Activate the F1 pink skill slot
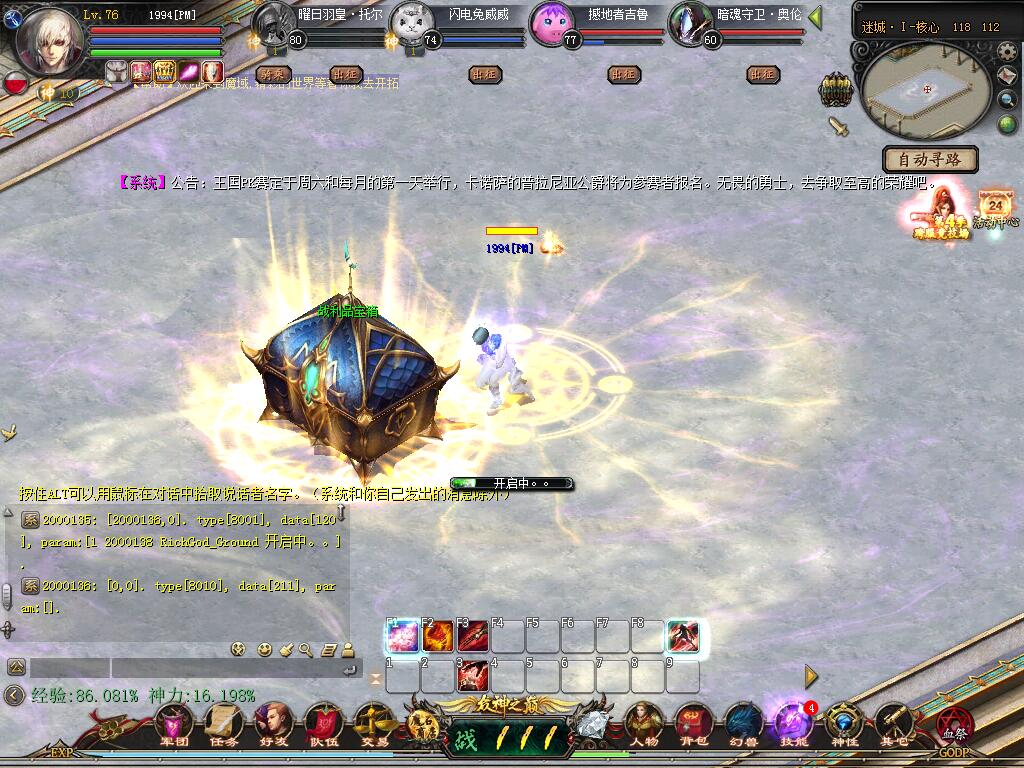 tap(402, 637)
